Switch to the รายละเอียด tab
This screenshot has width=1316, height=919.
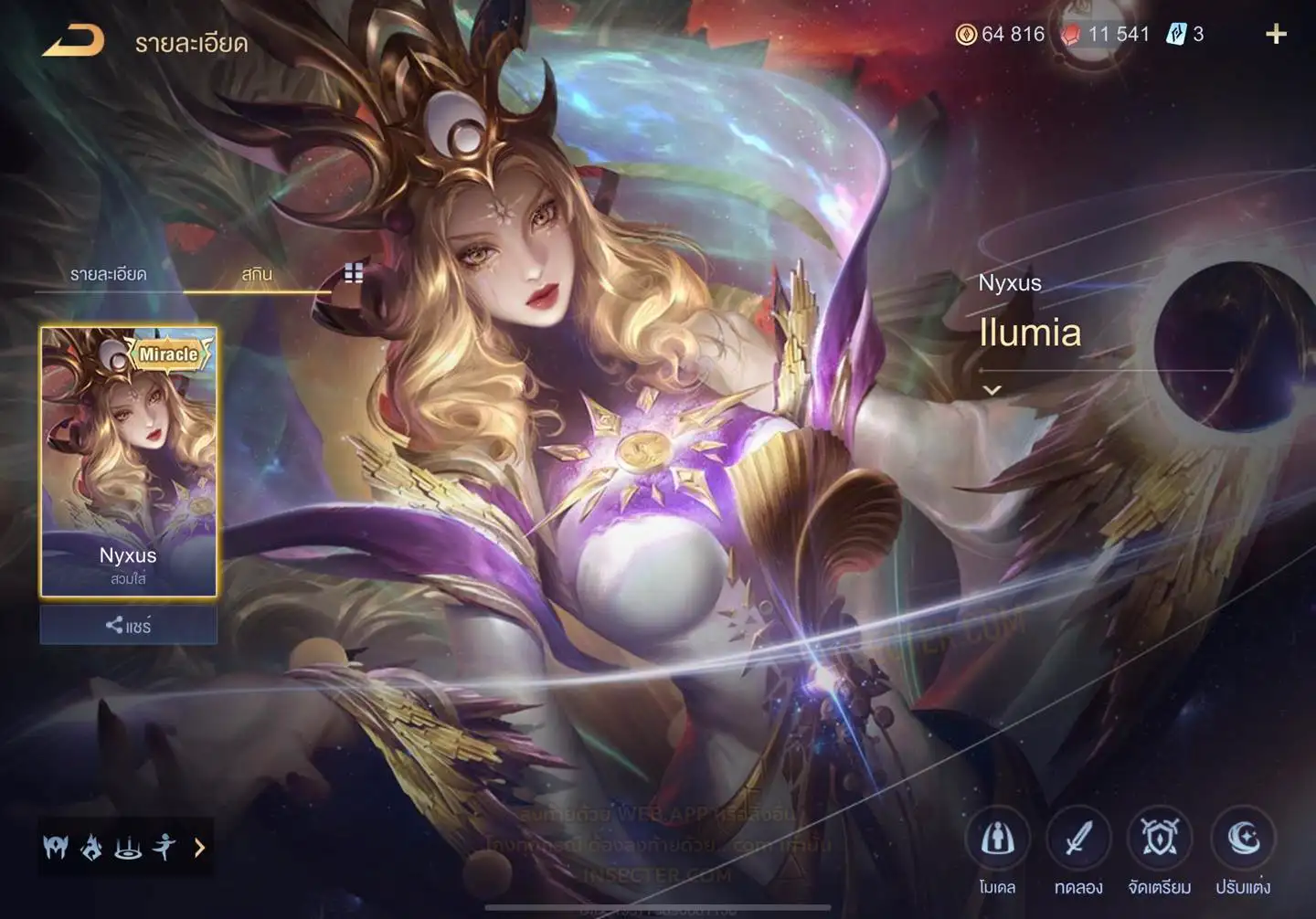point(108,274)
